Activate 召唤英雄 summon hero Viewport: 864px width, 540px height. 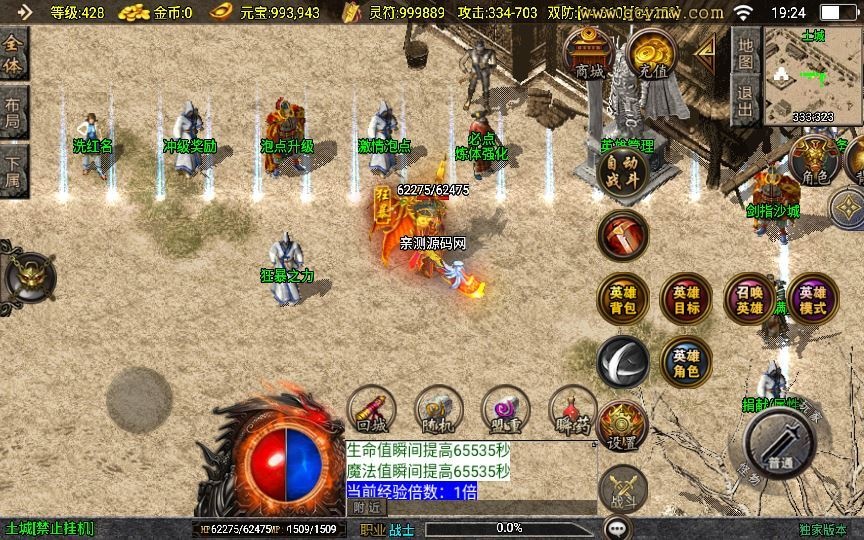coord(749,299)
